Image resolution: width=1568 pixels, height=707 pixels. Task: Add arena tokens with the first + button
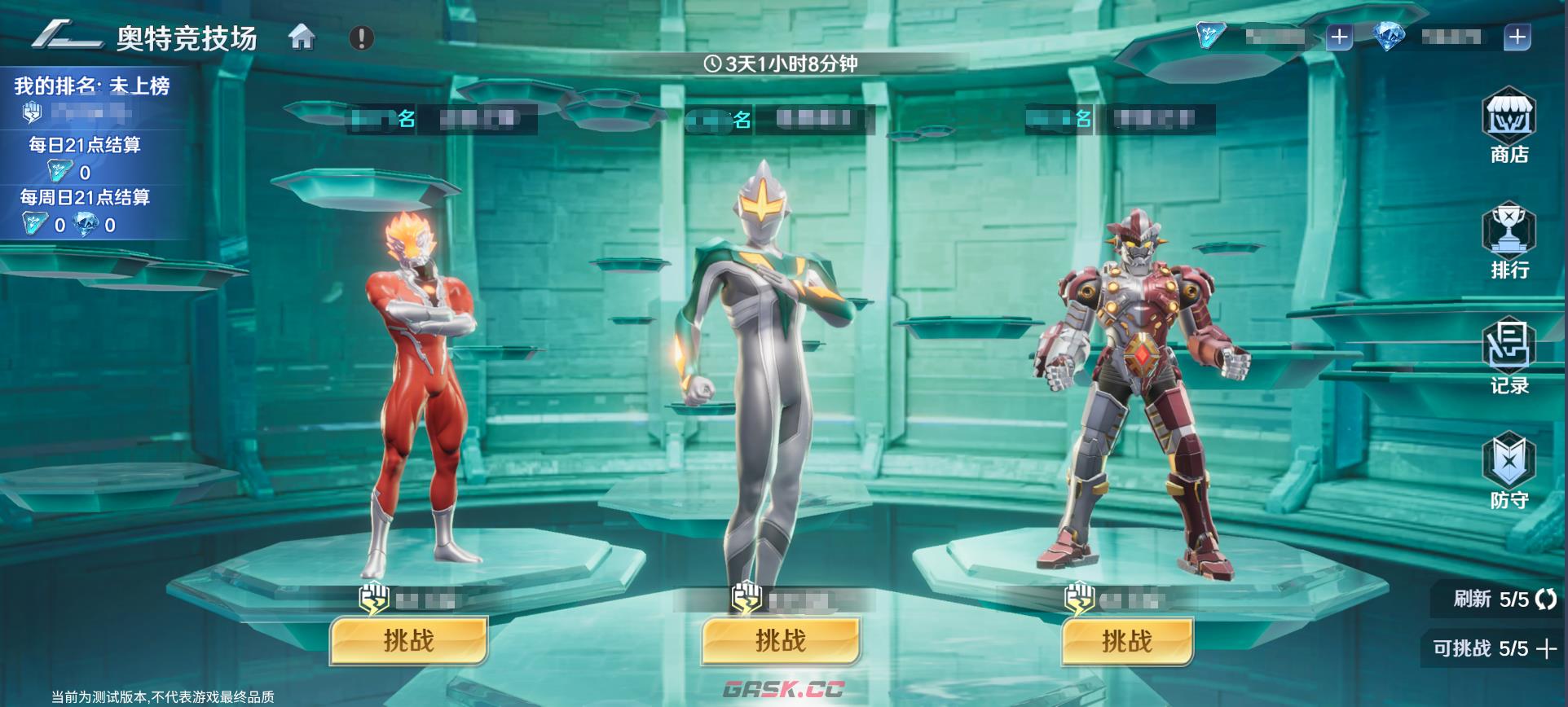coord(1340,34)
